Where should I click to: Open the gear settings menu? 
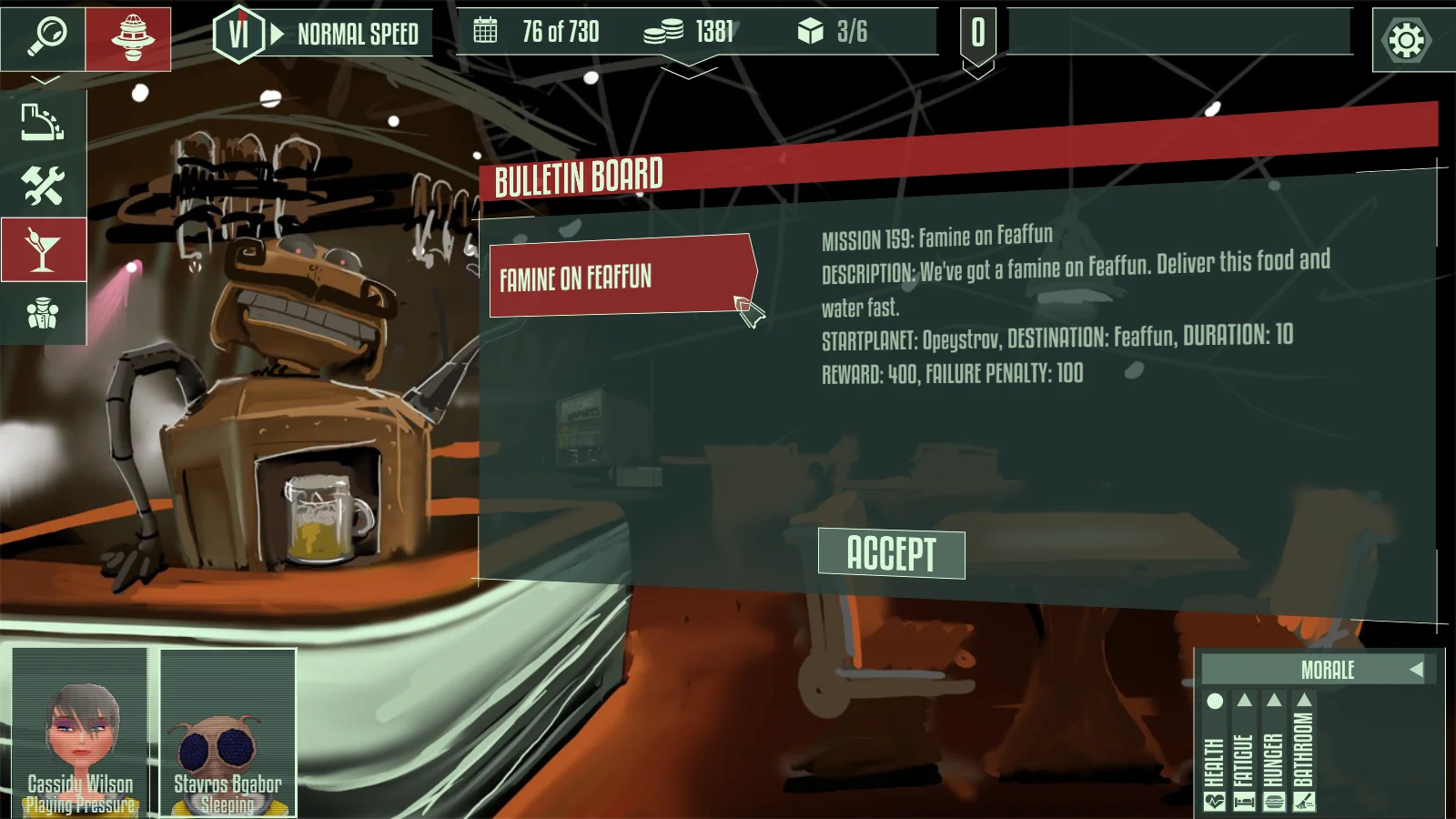(x=1406, y=40)
